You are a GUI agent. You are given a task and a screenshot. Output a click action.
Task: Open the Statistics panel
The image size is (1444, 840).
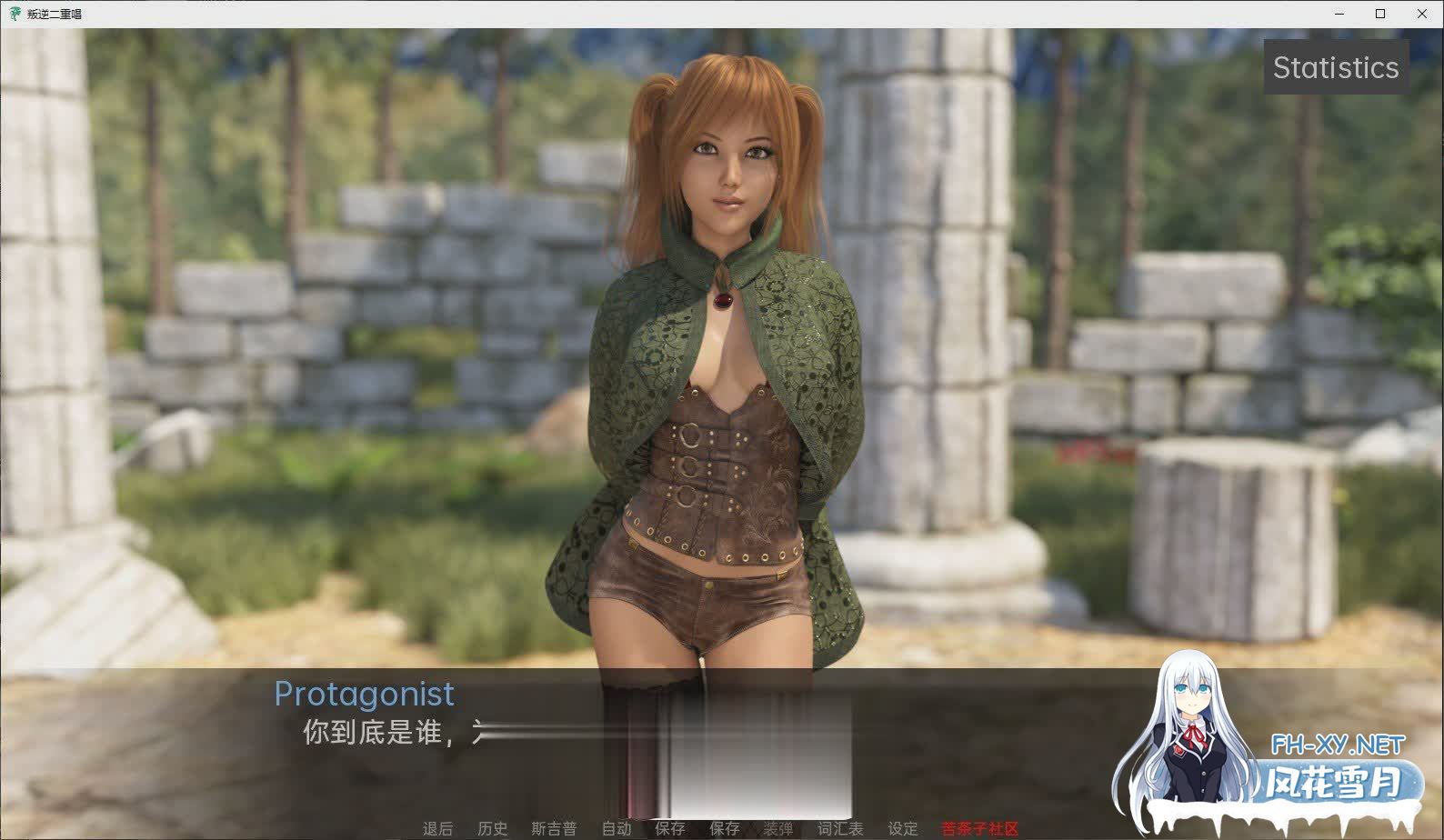[x=1337, y=66]
